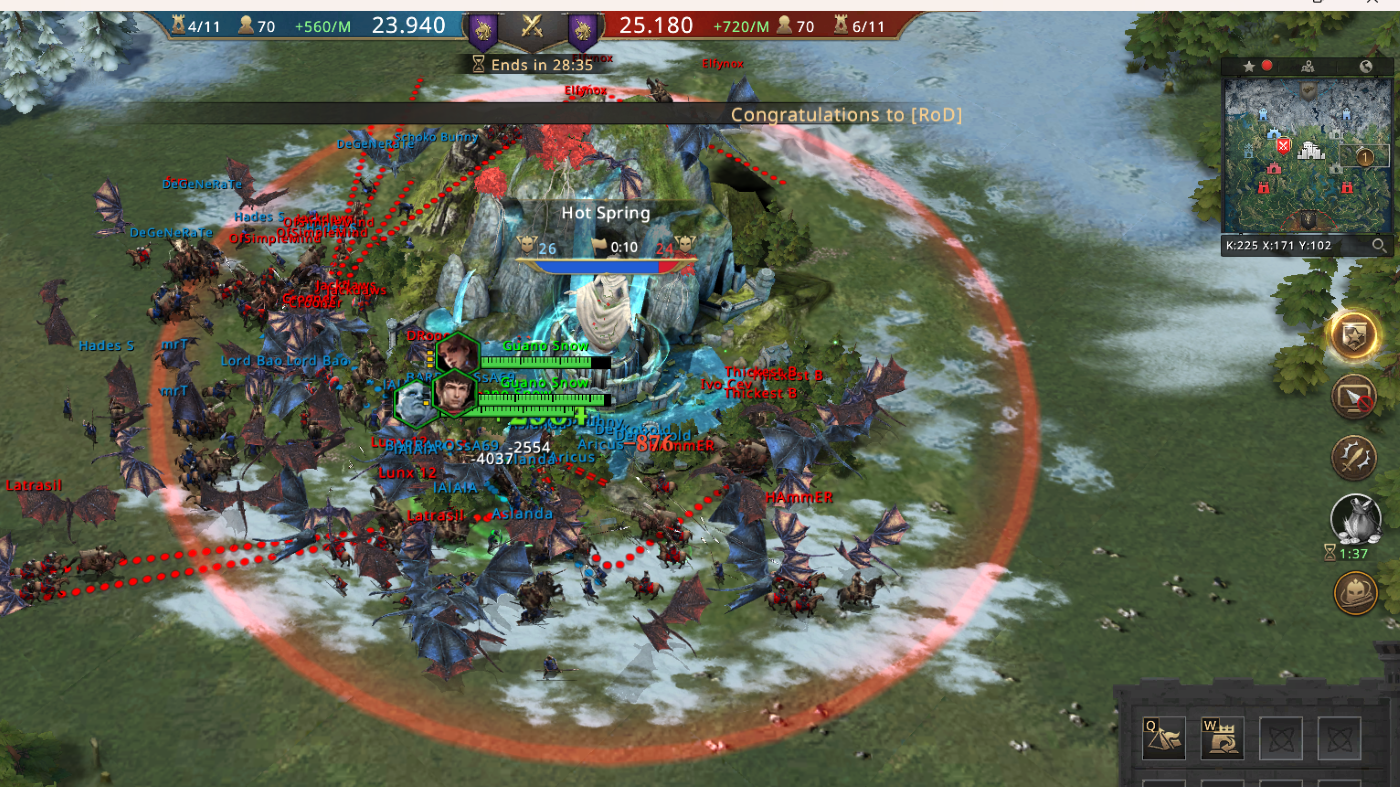Activate the W crowned return ability
This screenshot has height=787, width=1400.
(x=1222, y=738)
